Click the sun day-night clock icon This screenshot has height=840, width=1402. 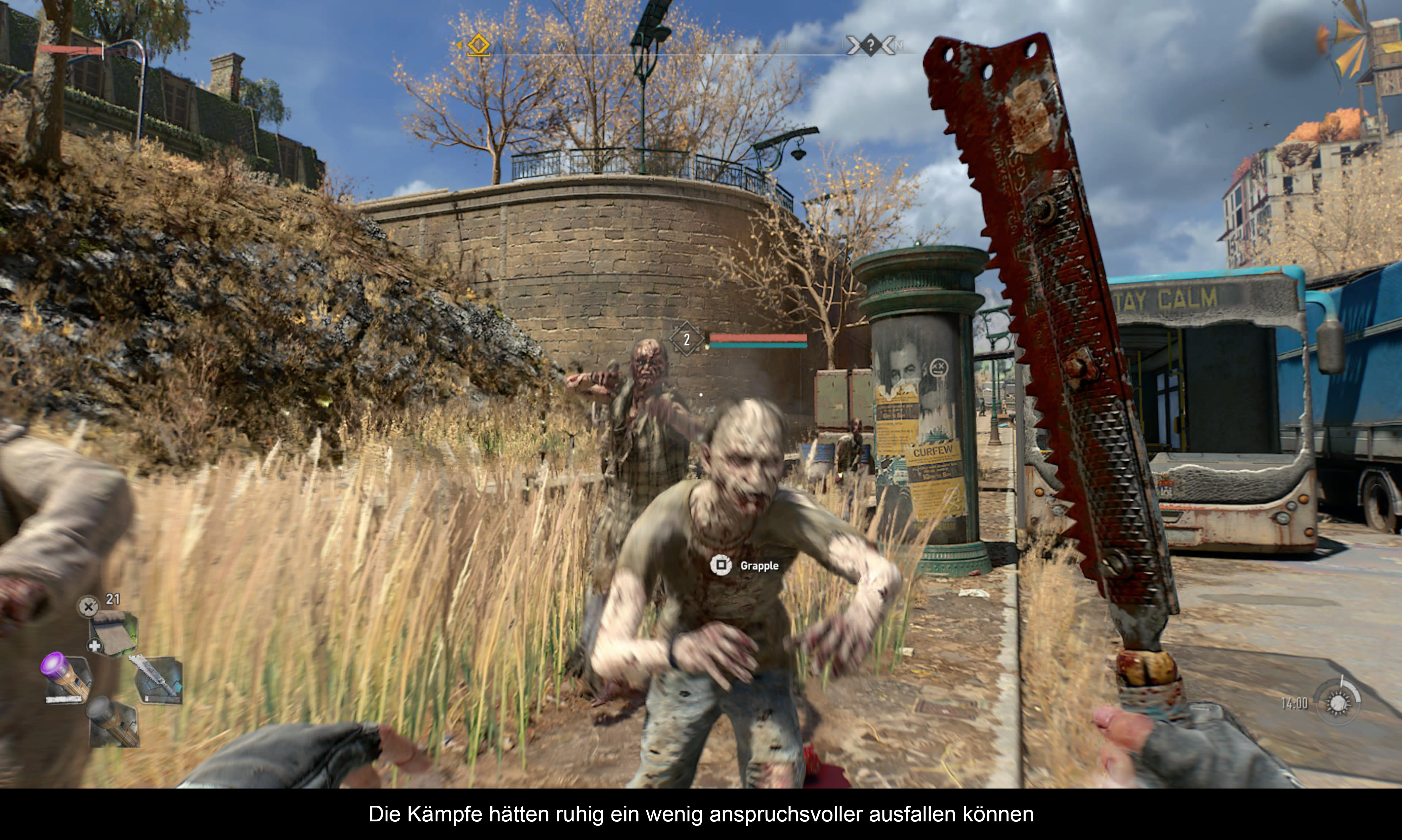point(1338,702)
